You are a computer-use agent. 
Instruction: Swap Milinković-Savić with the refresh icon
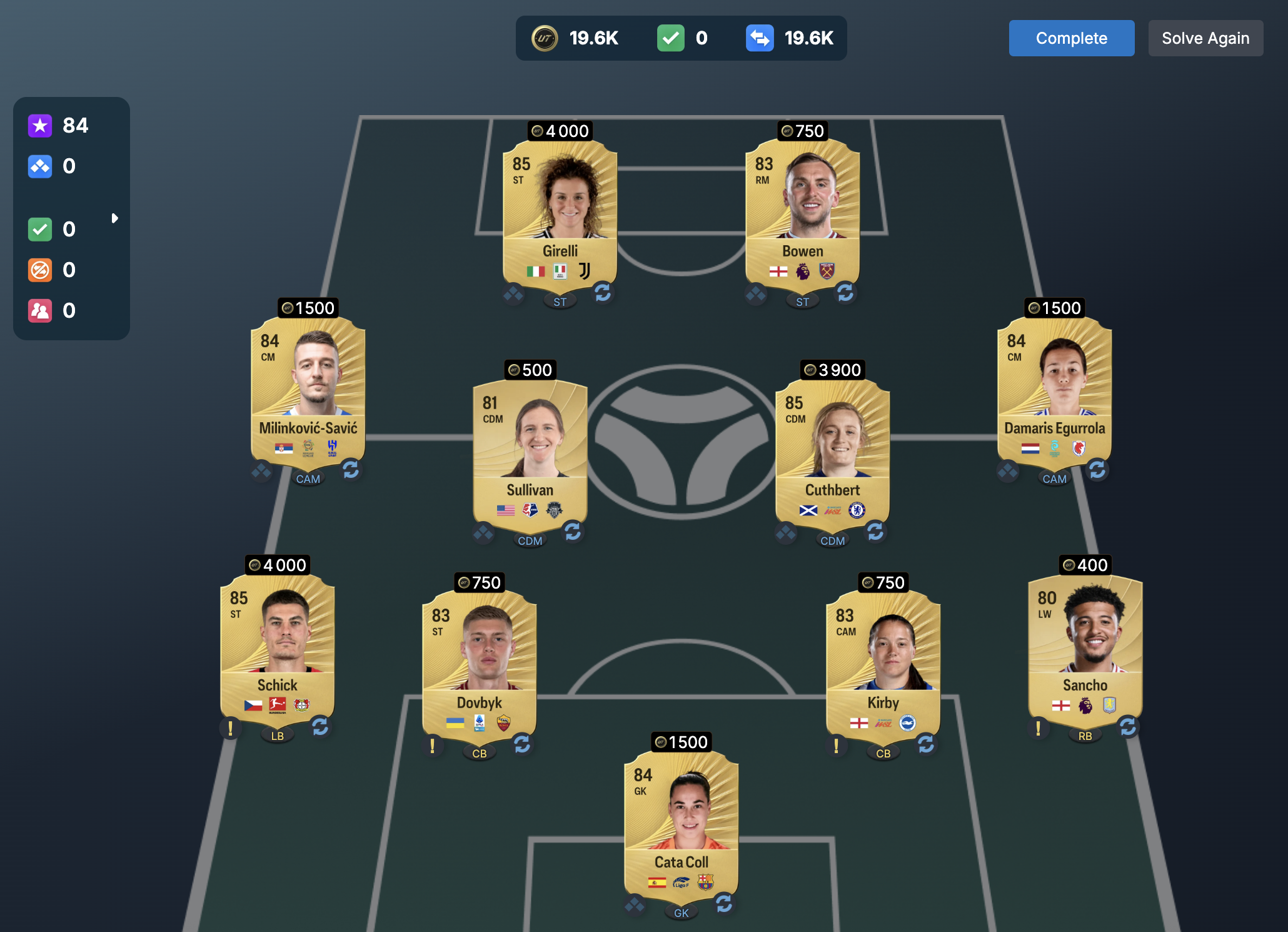pos(351,469)
